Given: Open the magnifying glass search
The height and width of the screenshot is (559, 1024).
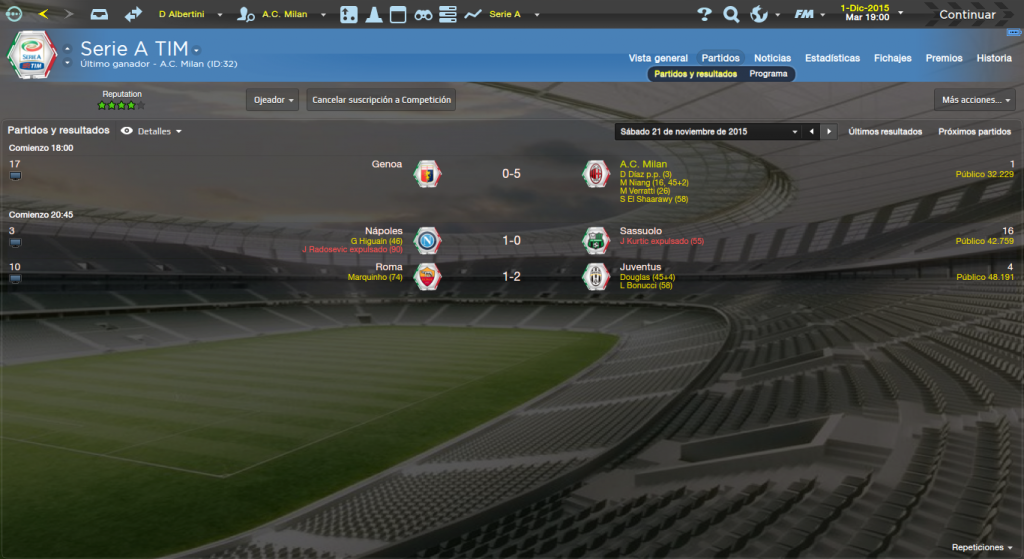Looking at the screenshot, I should coord(731,15).
